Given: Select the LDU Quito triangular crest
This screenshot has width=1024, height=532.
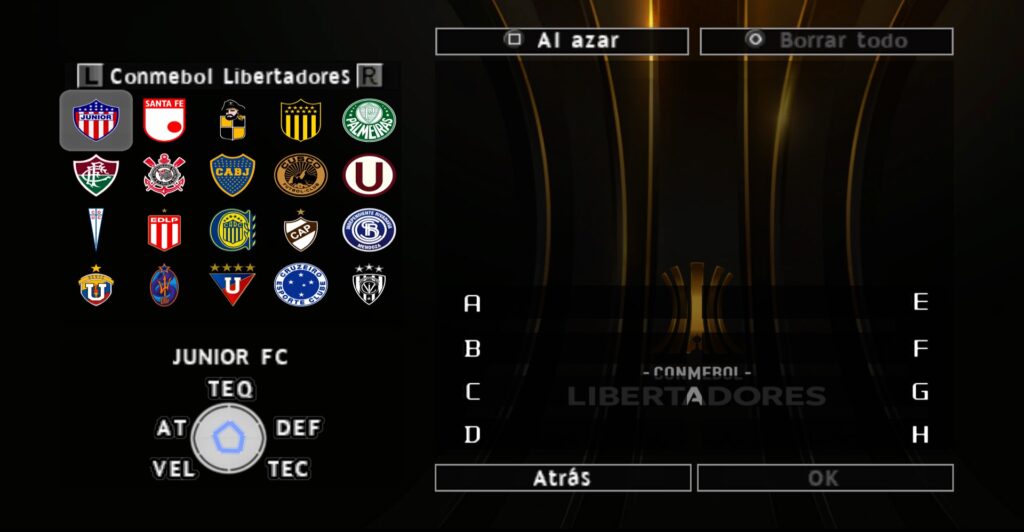Looking at the screenshot, I should pyautogui.click(x=232, y=285).
